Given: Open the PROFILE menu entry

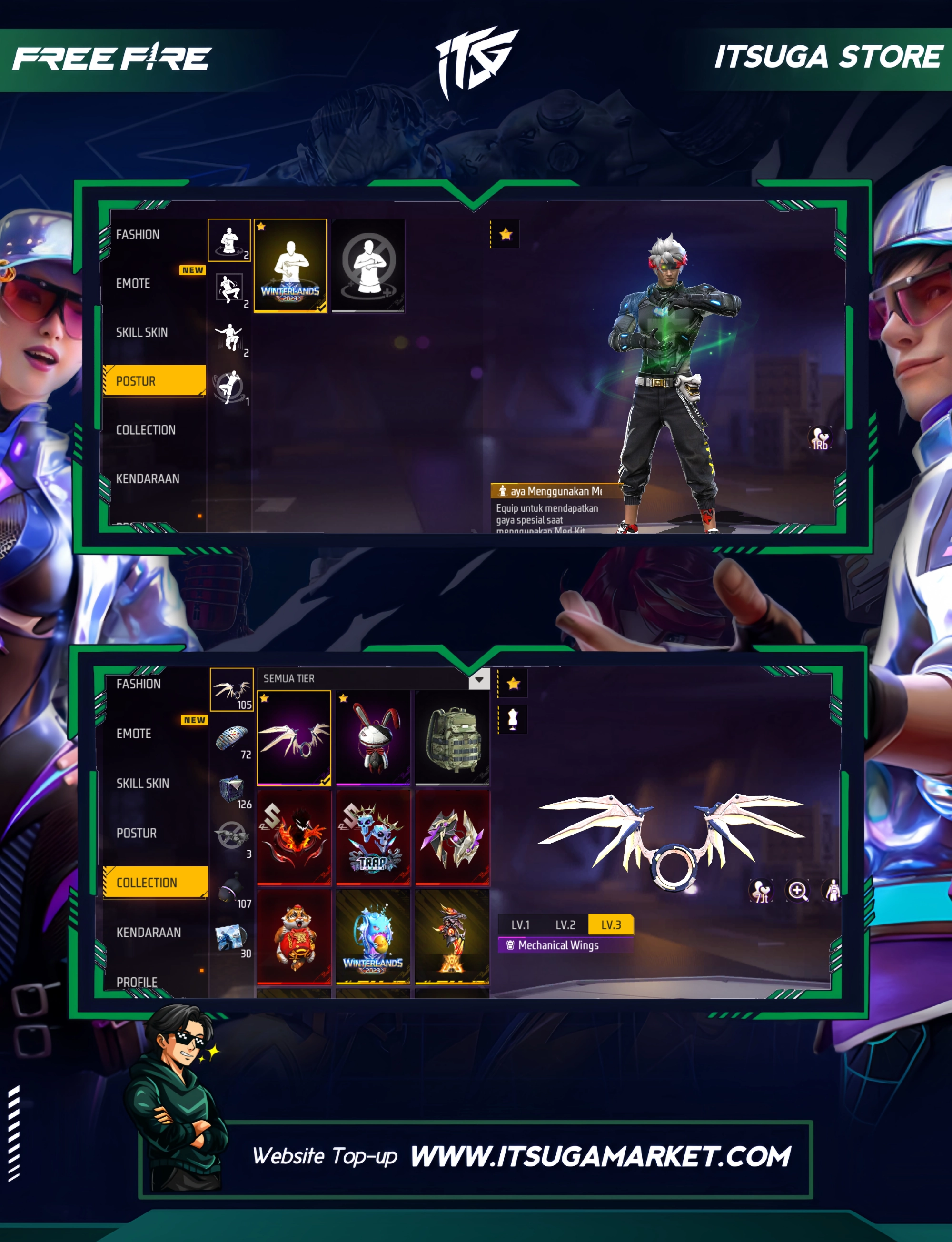Looking at the screenshot, I should tap(137, 982).
